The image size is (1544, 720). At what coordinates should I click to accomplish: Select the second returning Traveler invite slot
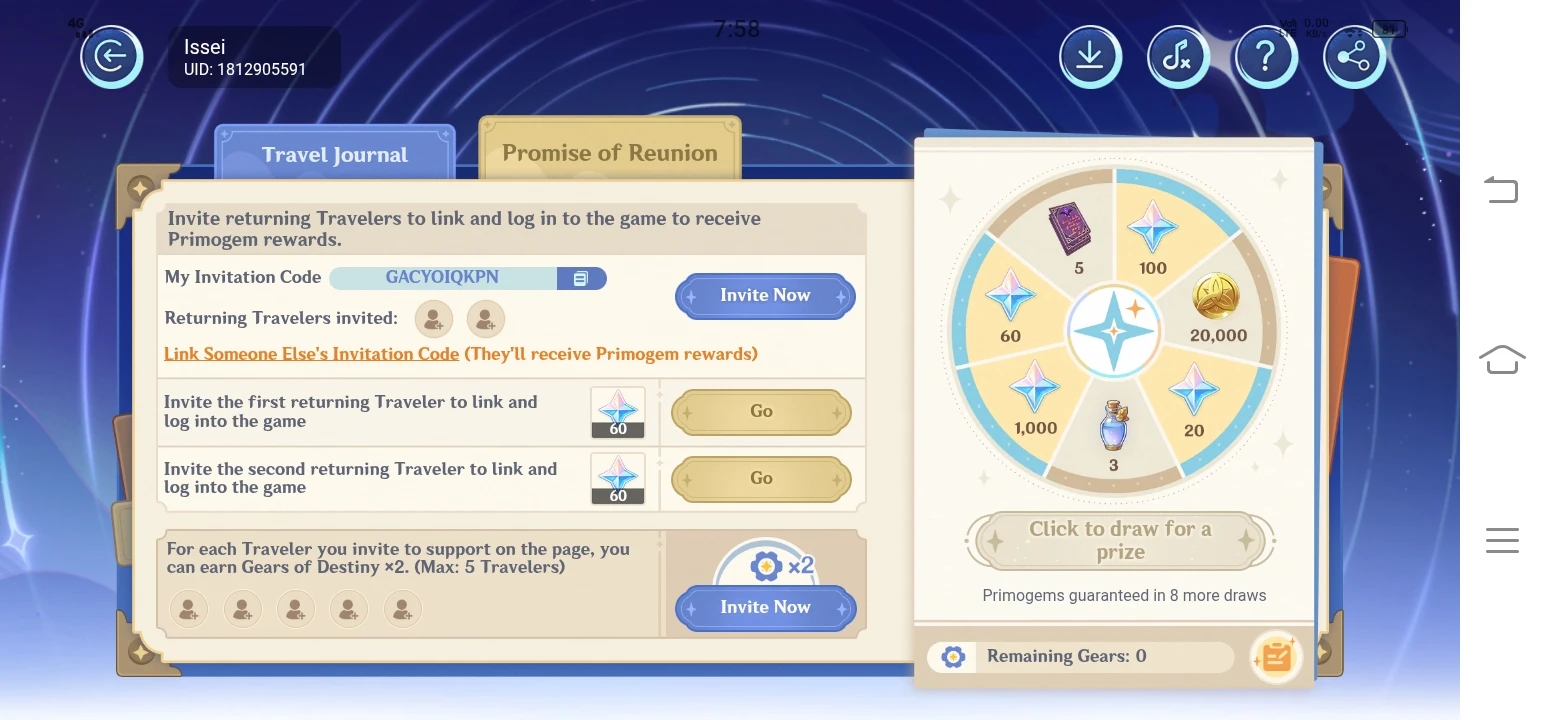click(x=486, y=318)
